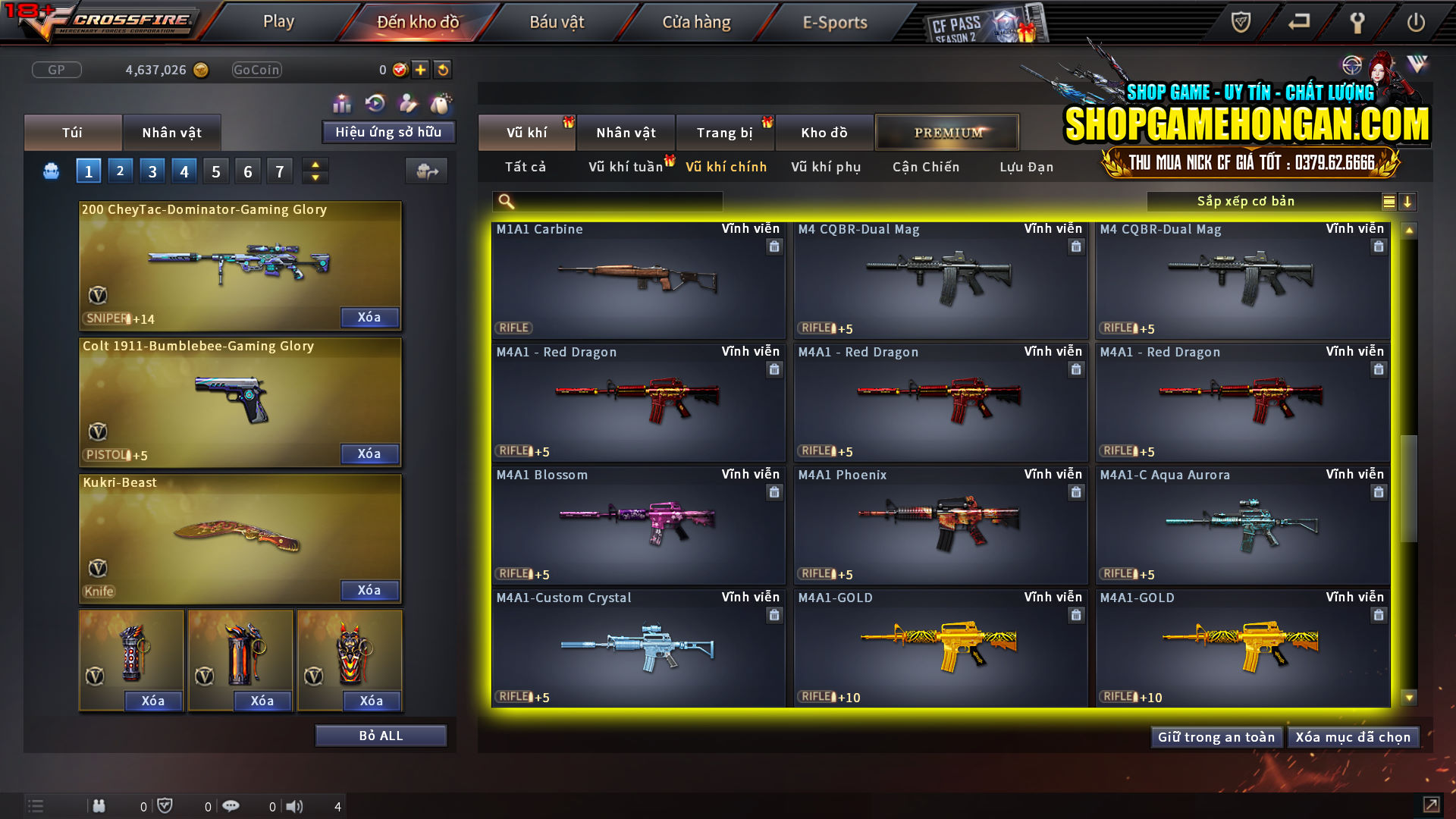The width and height of the screenshot is (1456, 819).
Task: Expand the bag page selector arrows
Action: click(315, 171)
